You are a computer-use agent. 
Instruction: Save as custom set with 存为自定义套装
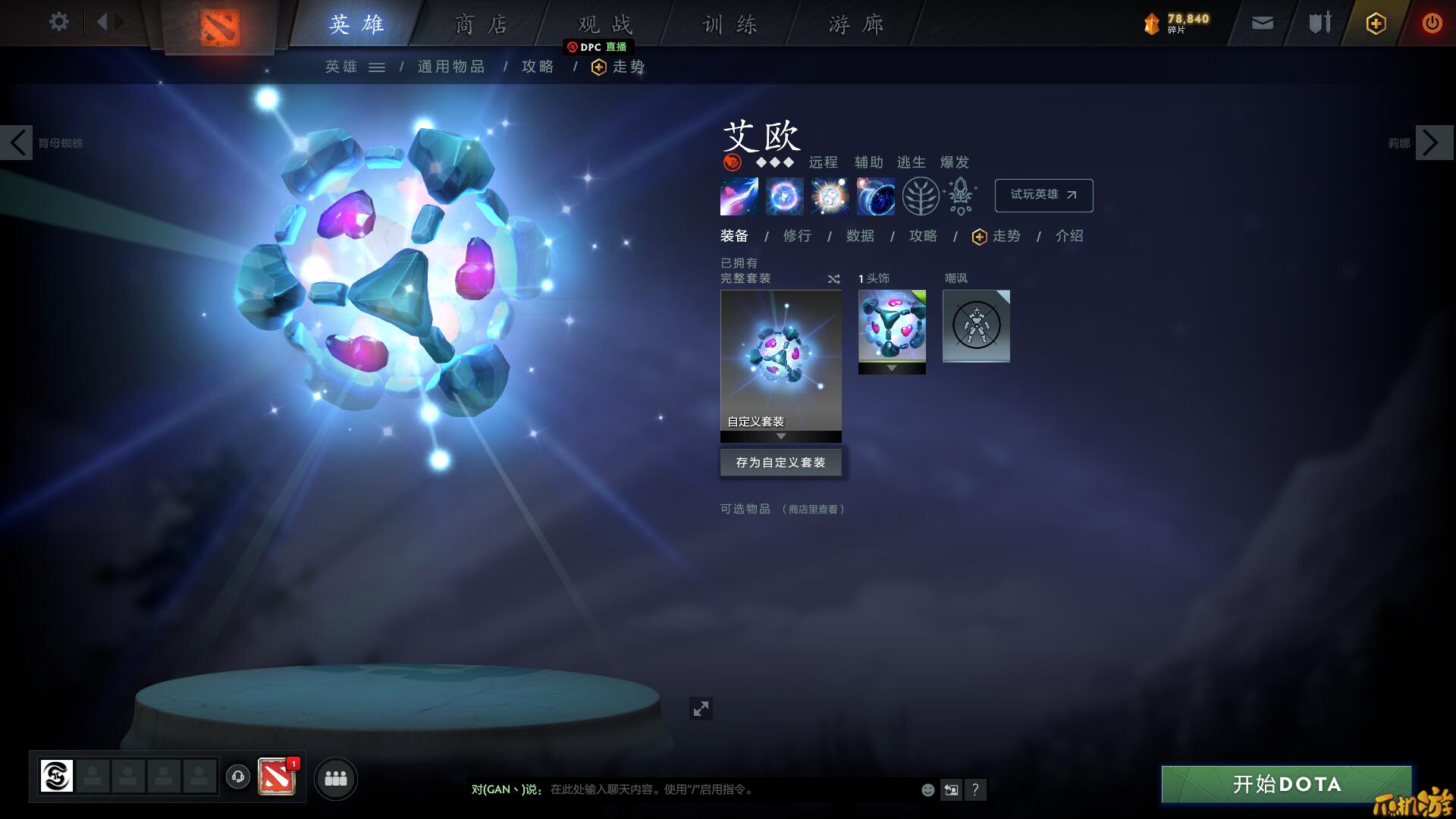click(780, 463)
